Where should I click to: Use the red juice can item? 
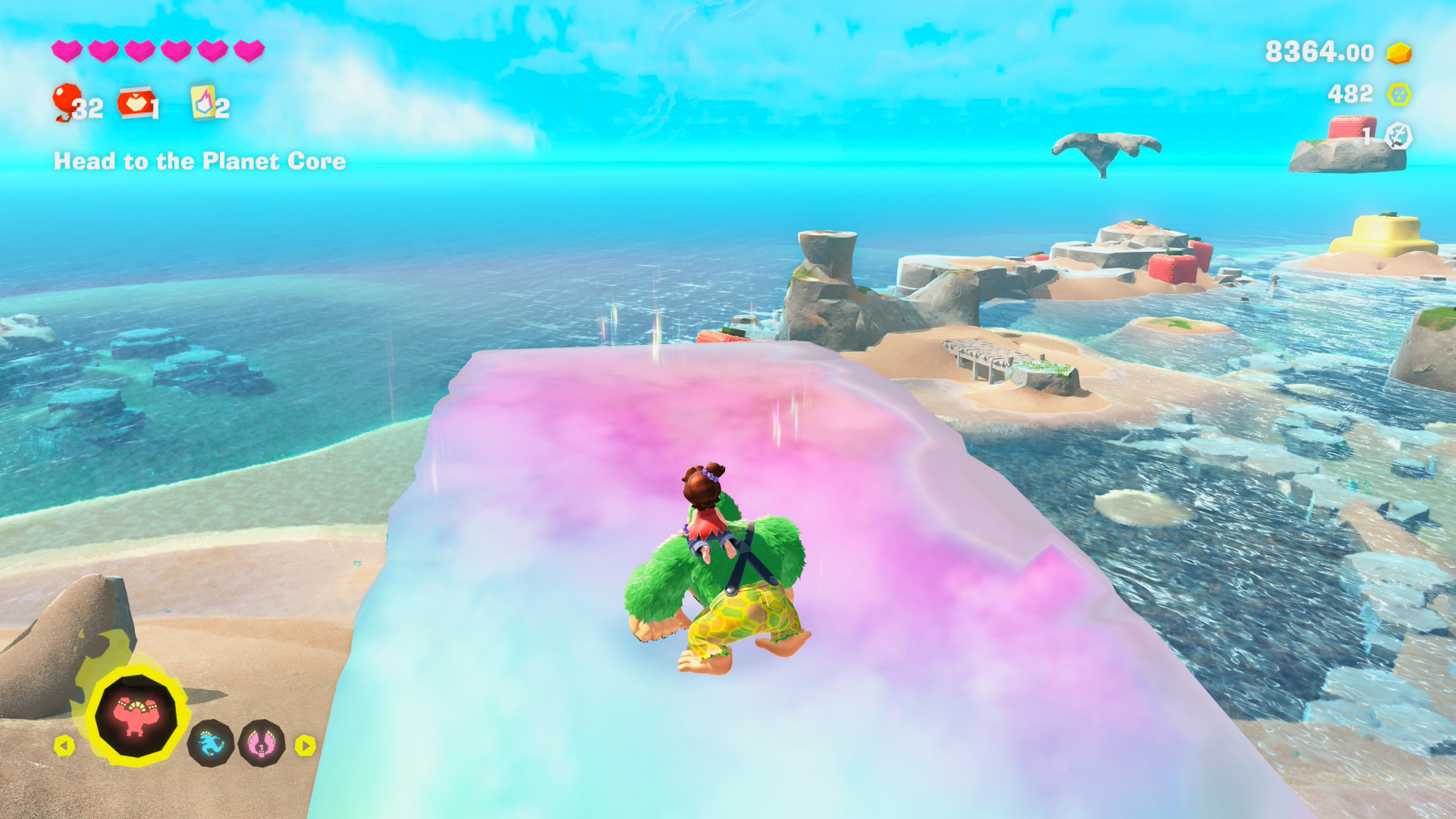[x=135, y=103]
